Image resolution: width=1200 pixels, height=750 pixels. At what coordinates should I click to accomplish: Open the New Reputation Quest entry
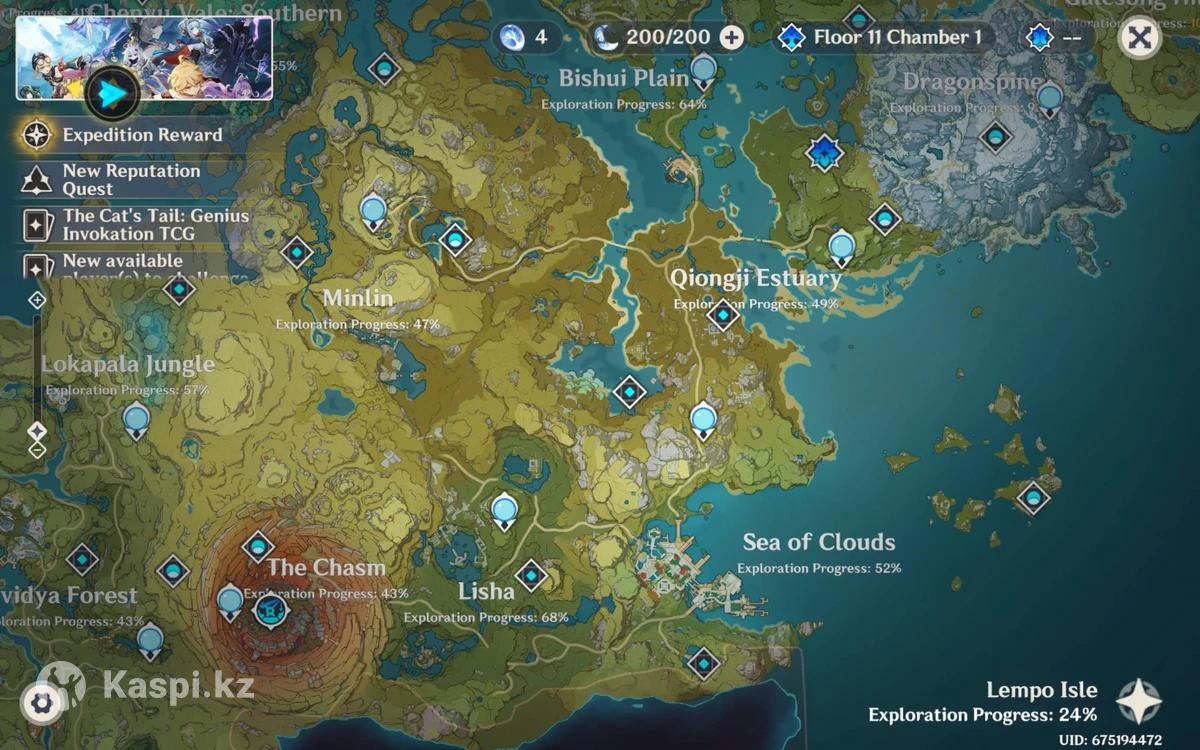pos(130,179)
